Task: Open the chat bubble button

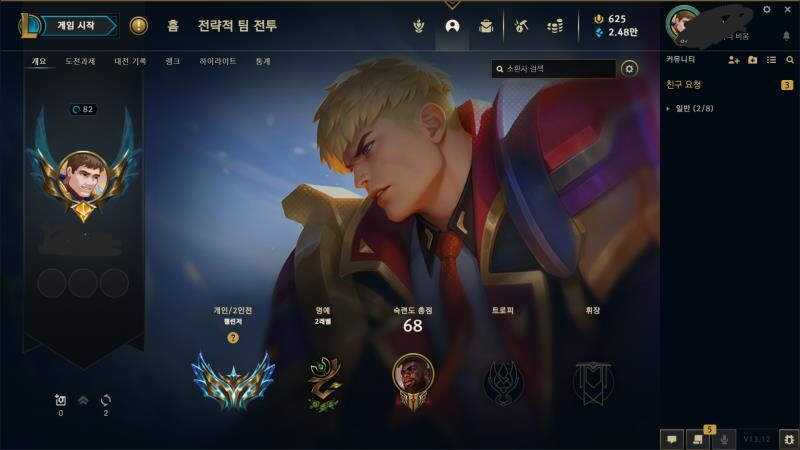Action: click(672, 439)
